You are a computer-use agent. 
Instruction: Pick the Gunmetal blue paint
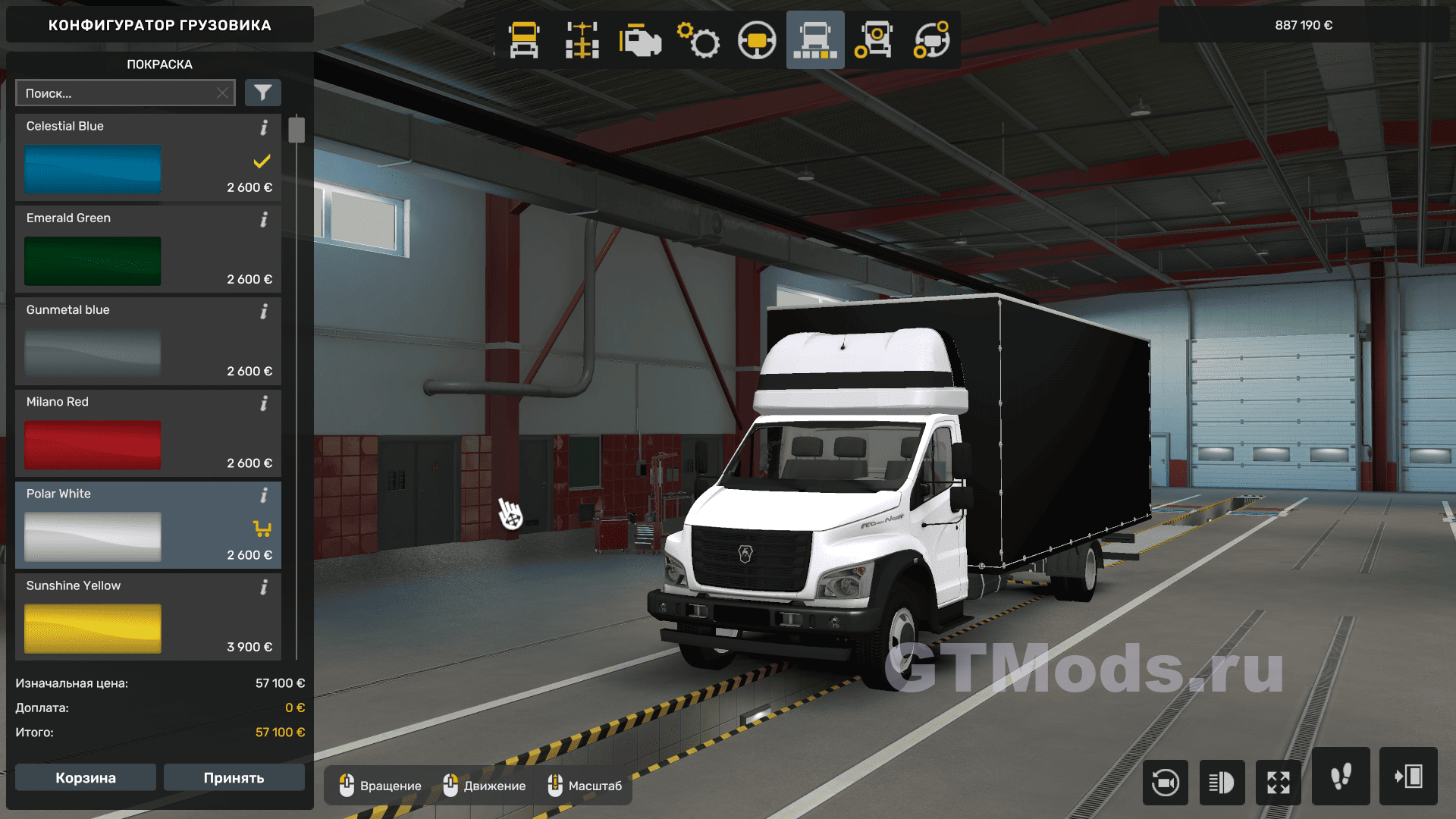pyautogui.click(x=93, y=353)
